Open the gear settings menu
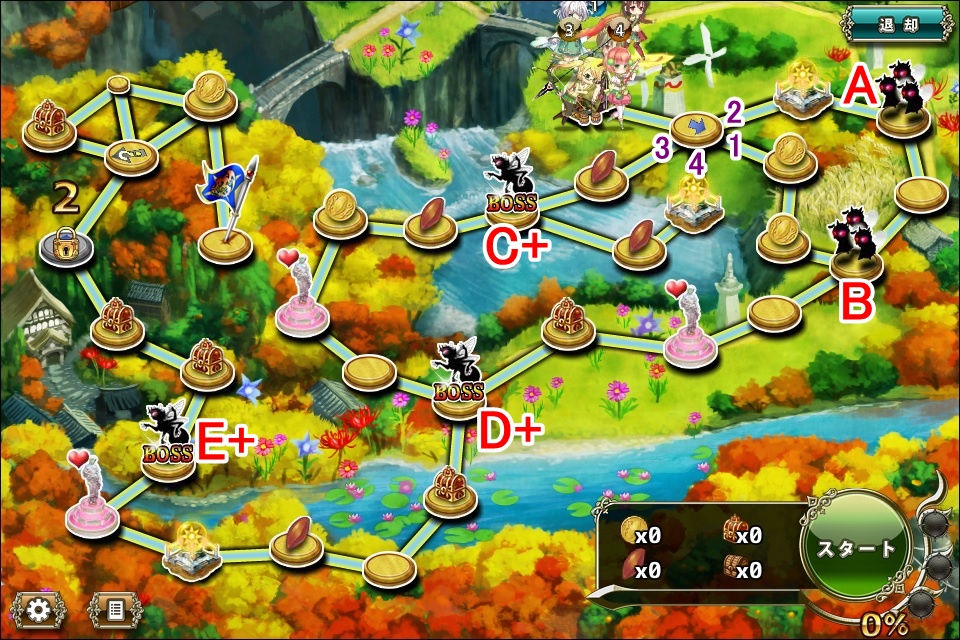 point(39,608)
